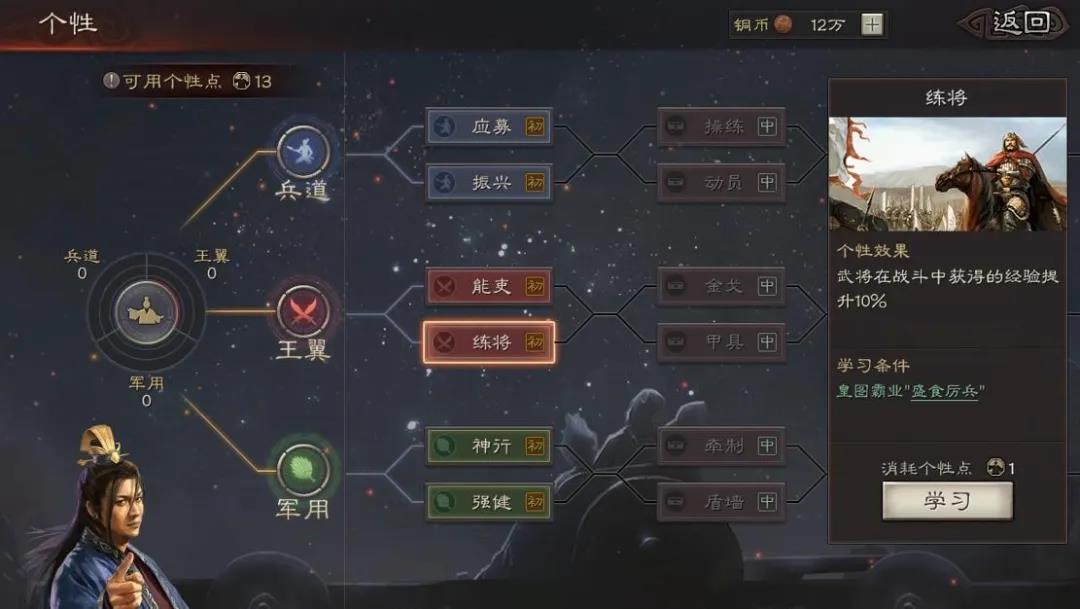Open the 军用 green branch icon
Screen dimensions: 1080x609
(302, 467)
